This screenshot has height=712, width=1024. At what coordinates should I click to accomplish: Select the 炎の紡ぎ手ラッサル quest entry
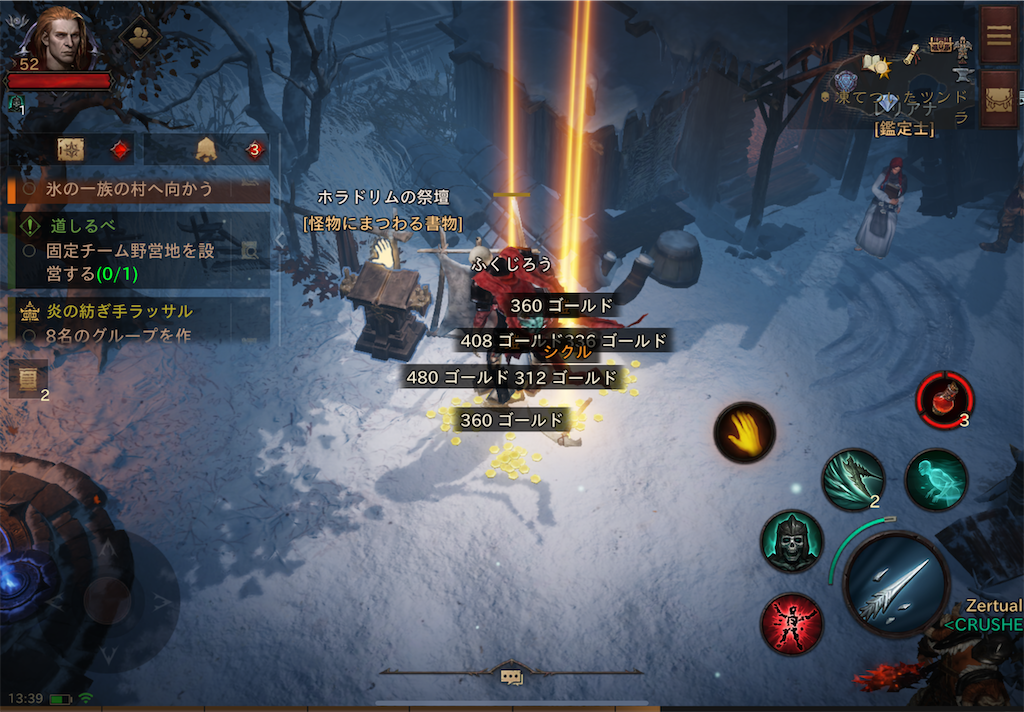click(x=138, y=312)
